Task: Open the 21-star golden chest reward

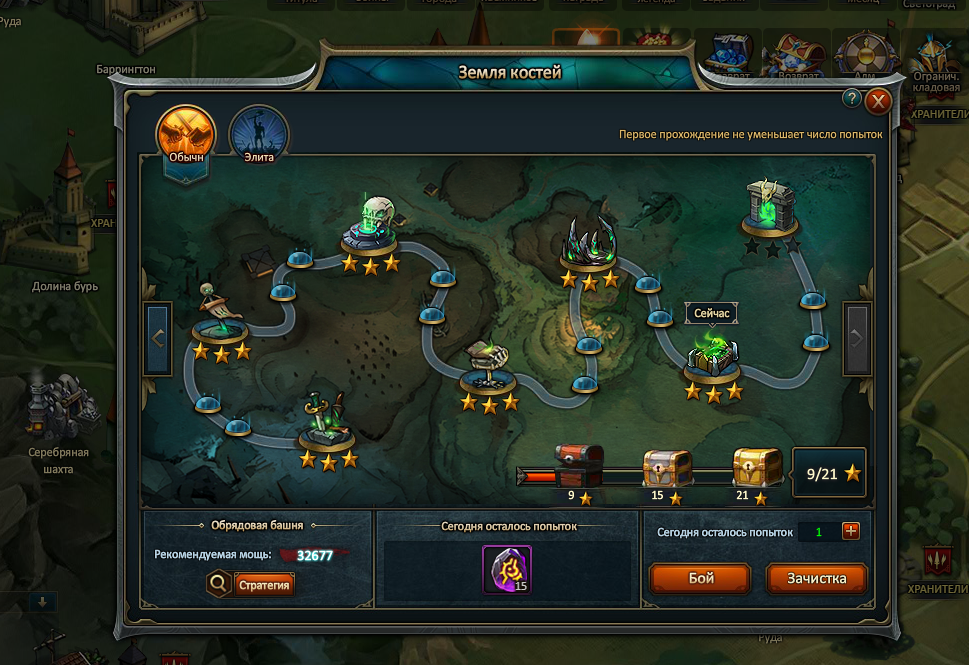Action: coord(756,467)
